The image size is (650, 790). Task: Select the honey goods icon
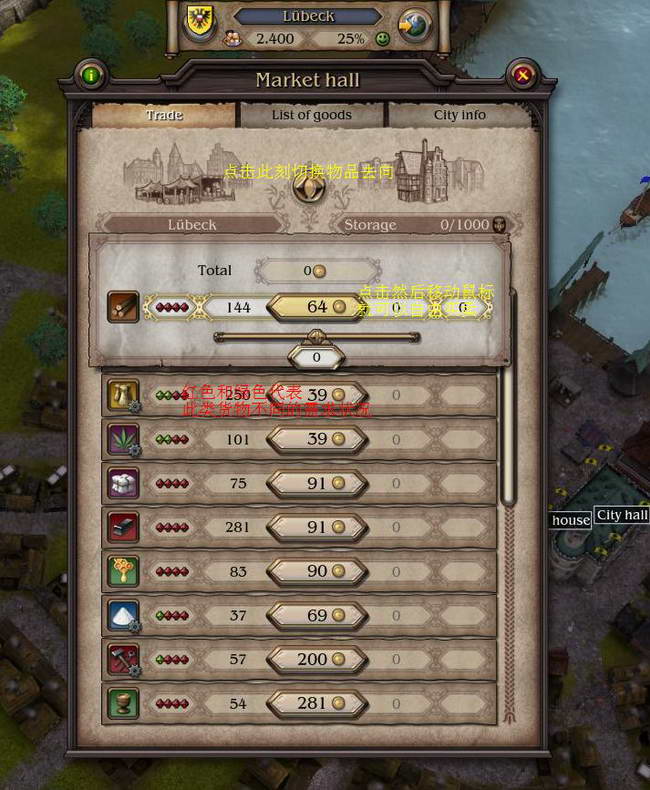point(123,571)
